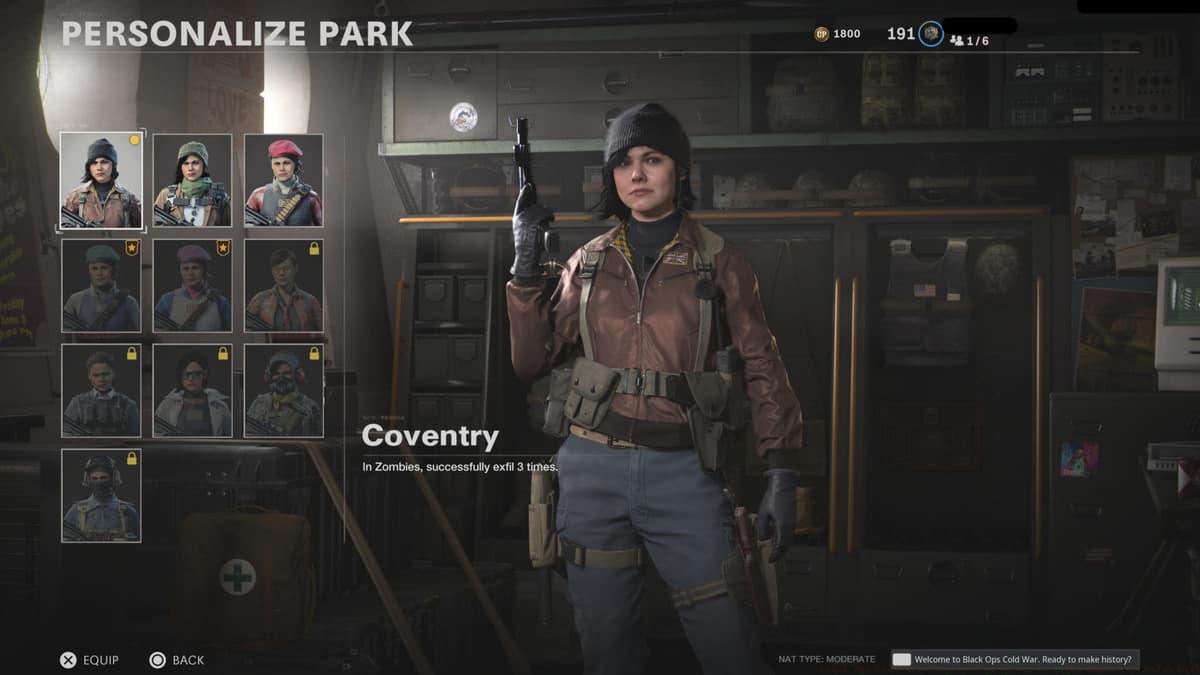Choose the Park skin with green scarf
Viewport: 1200px width, 675px height.
[x=192, y=181]
